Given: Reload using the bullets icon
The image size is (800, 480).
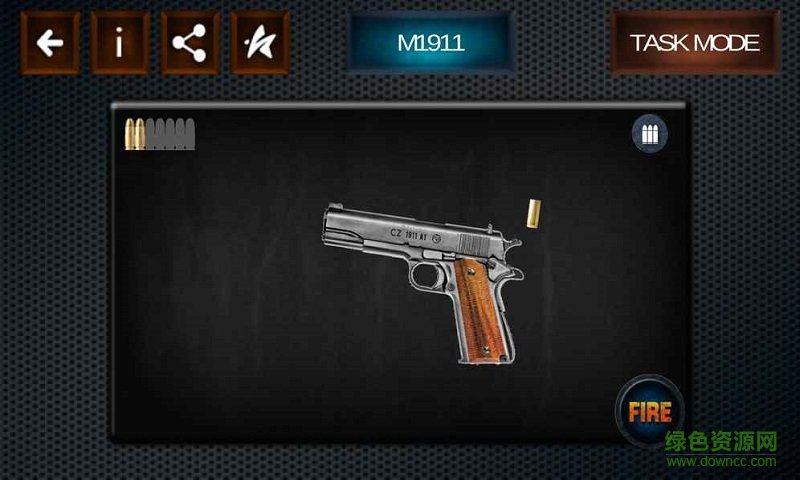Looking at the screenshot, I should click(x=650, y=135).
